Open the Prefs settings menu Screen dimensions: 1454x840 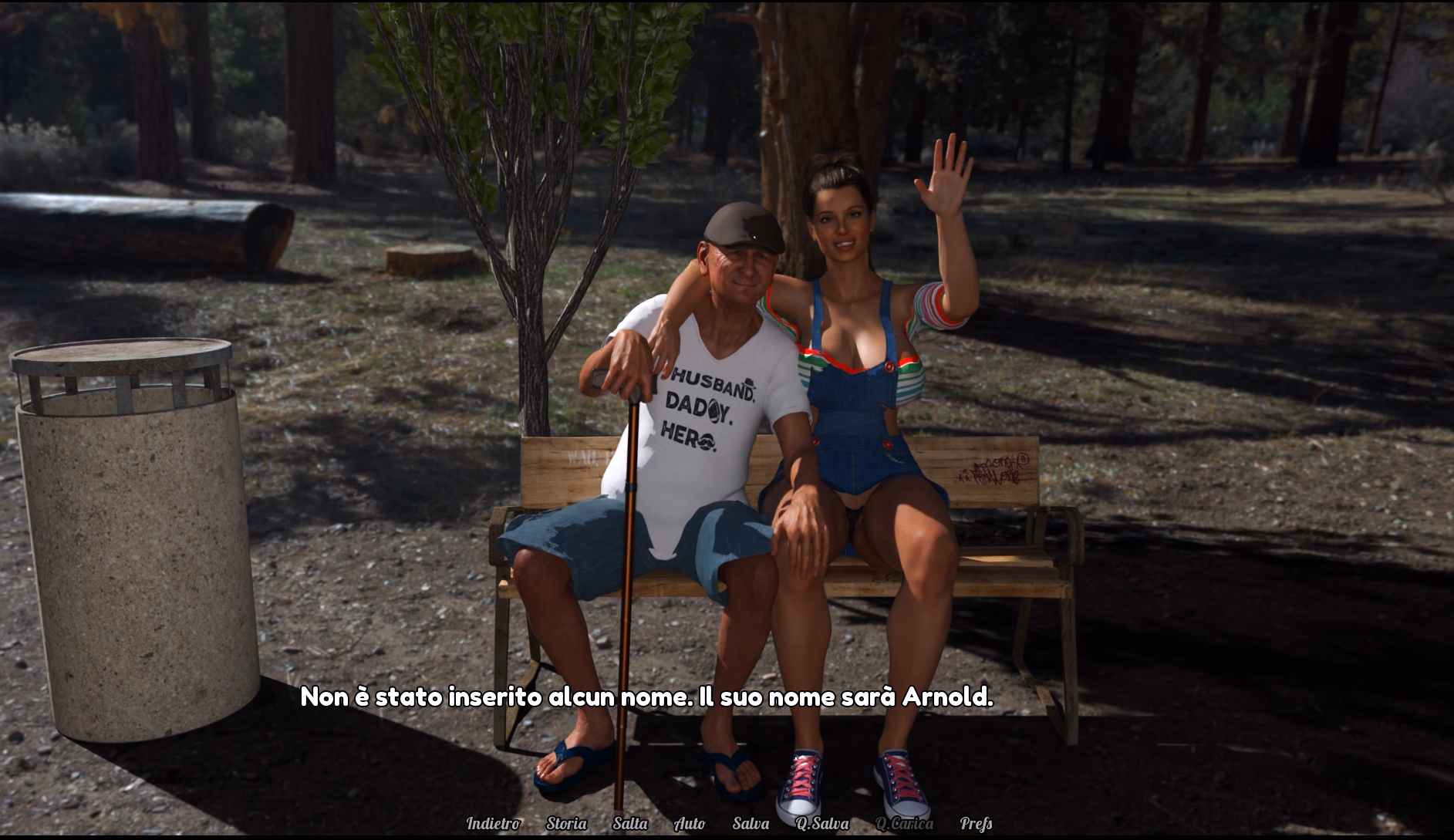[x=976, y=824]
